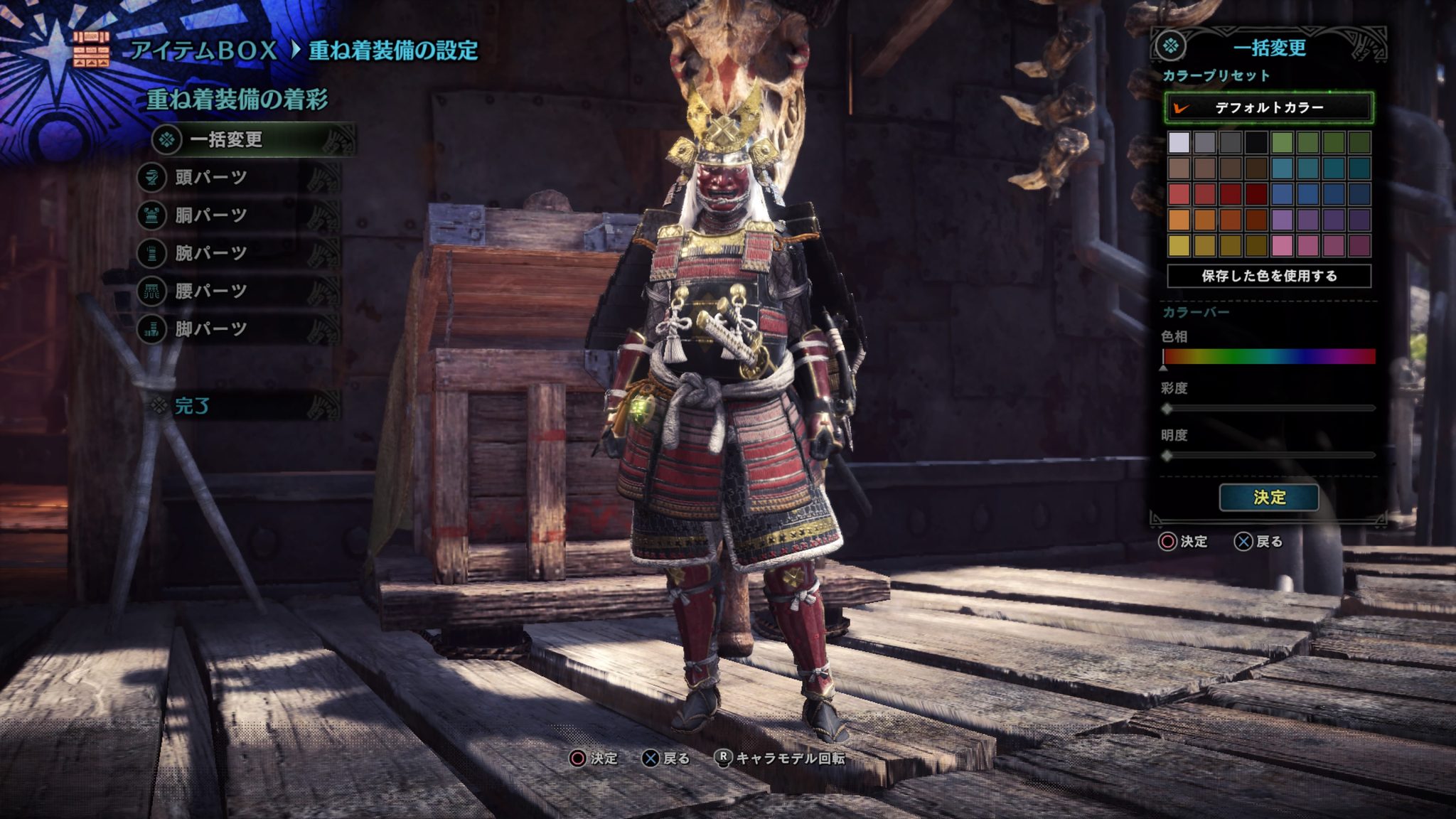Open the 頭パーツ color option
This screenshot has width=1456, height=819.
point(211,177)
